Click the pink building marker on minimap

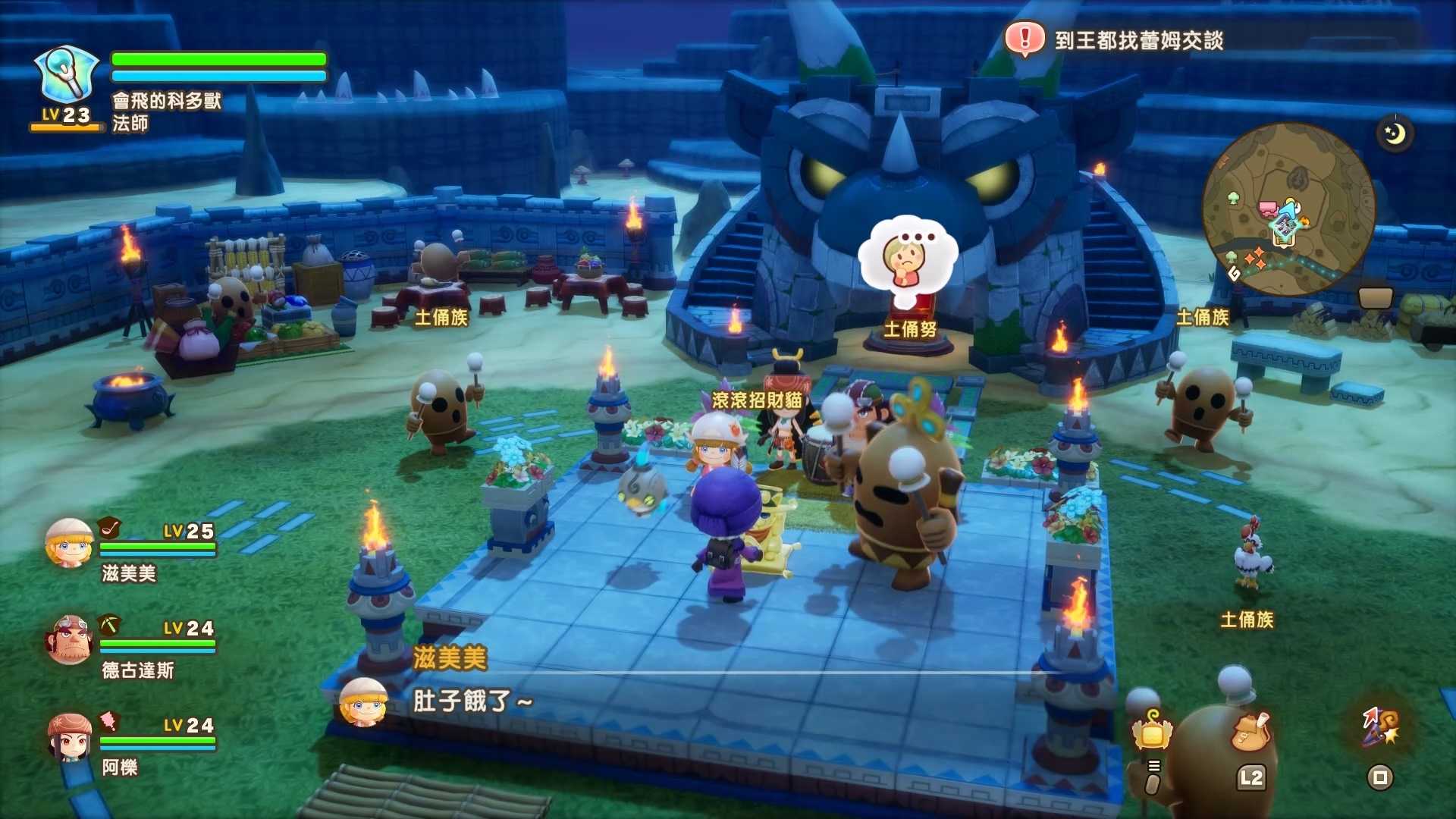coord(1267,209)
